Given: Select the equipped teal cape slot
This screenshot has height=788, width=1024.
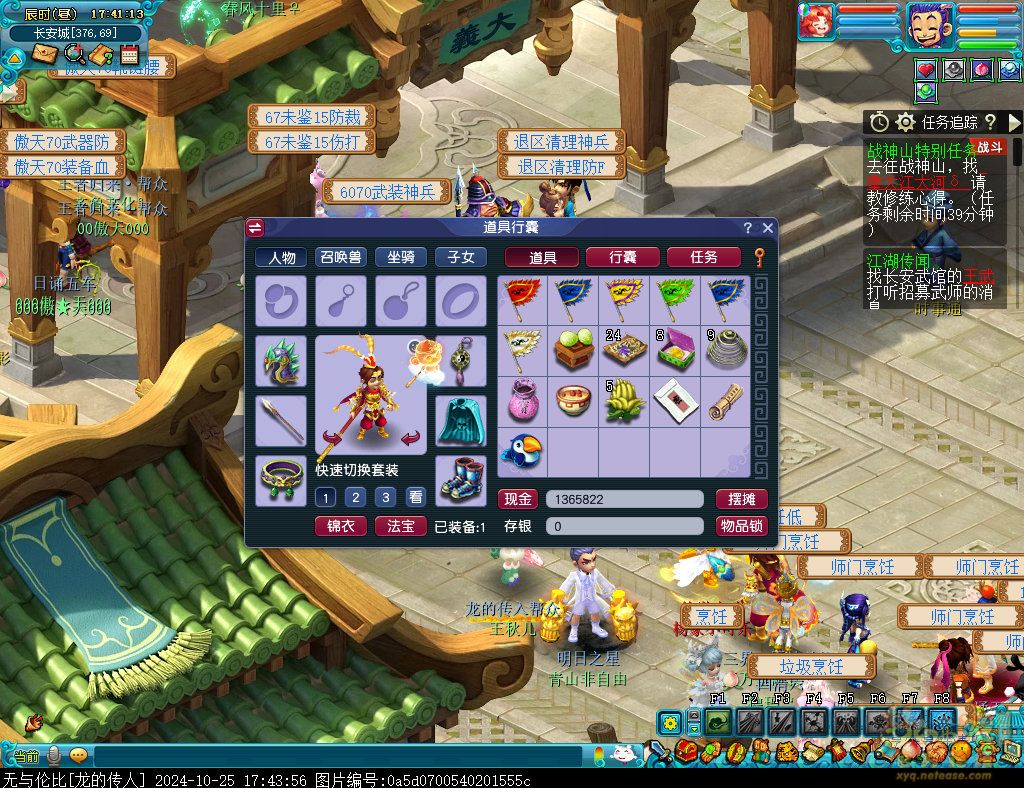Looking at the screenshot, I should [461, 420].
